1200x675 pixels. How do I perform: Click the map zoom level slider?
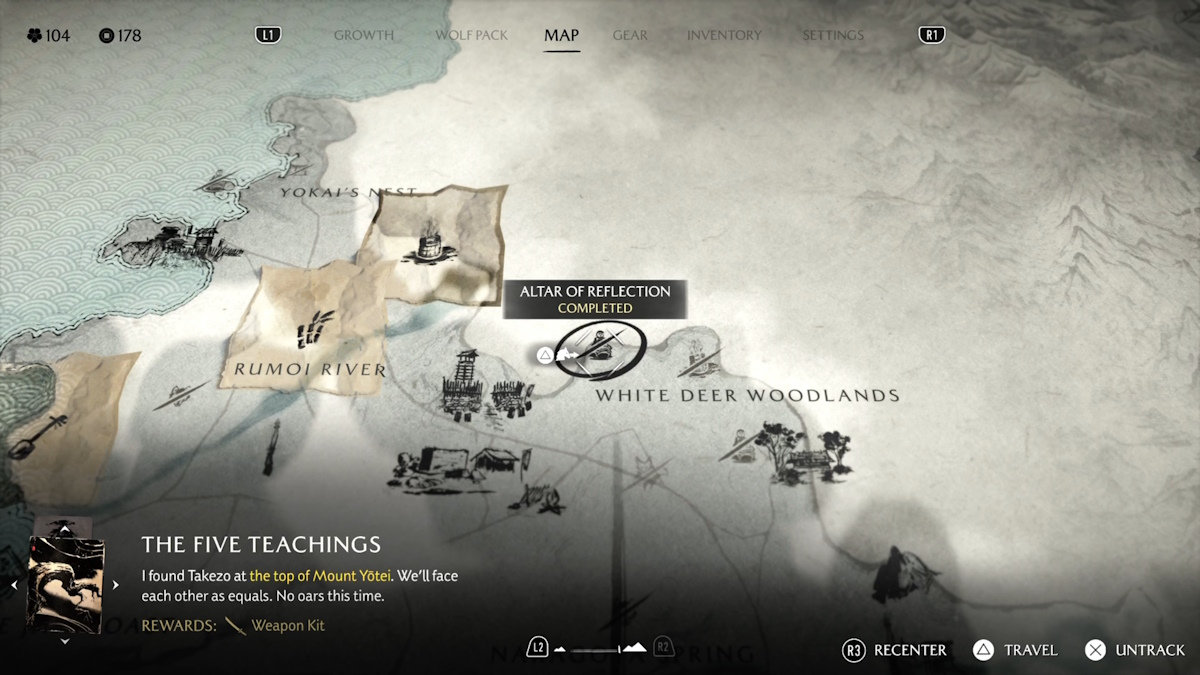click(600, 648)
